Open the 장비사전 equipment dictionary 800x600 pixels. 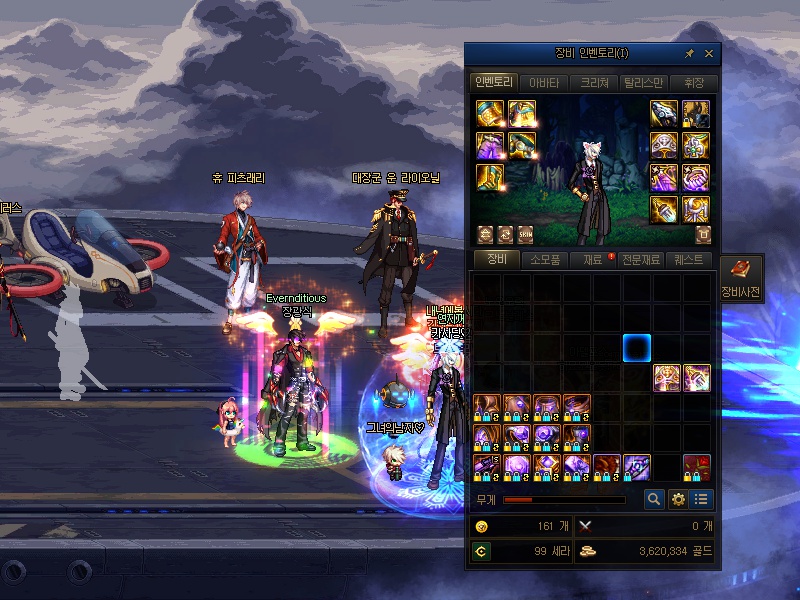pos(741,278)
